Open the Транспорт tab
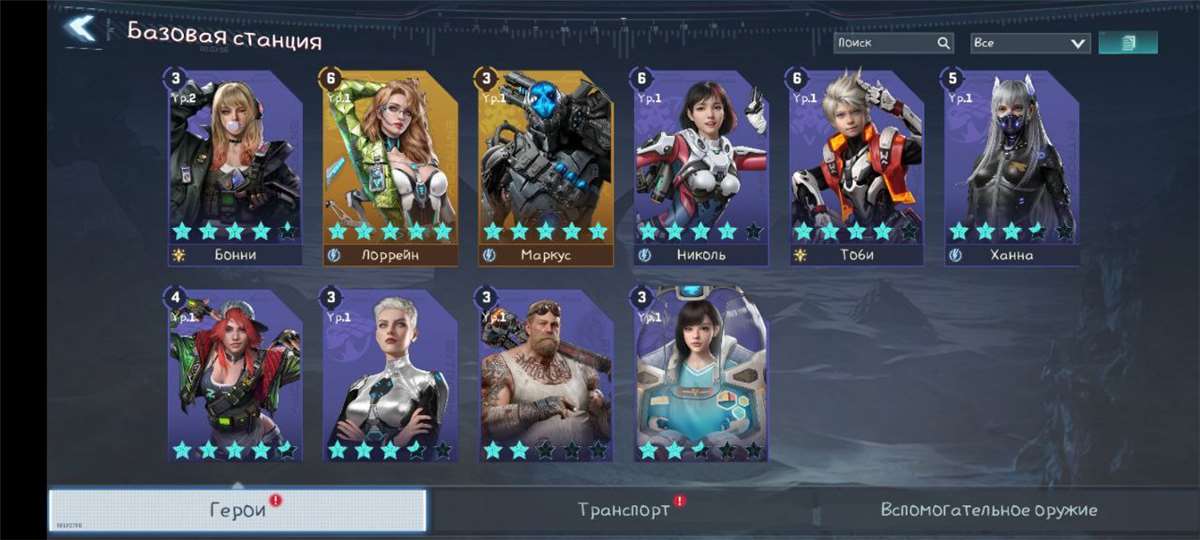 (x=625, y=510)
